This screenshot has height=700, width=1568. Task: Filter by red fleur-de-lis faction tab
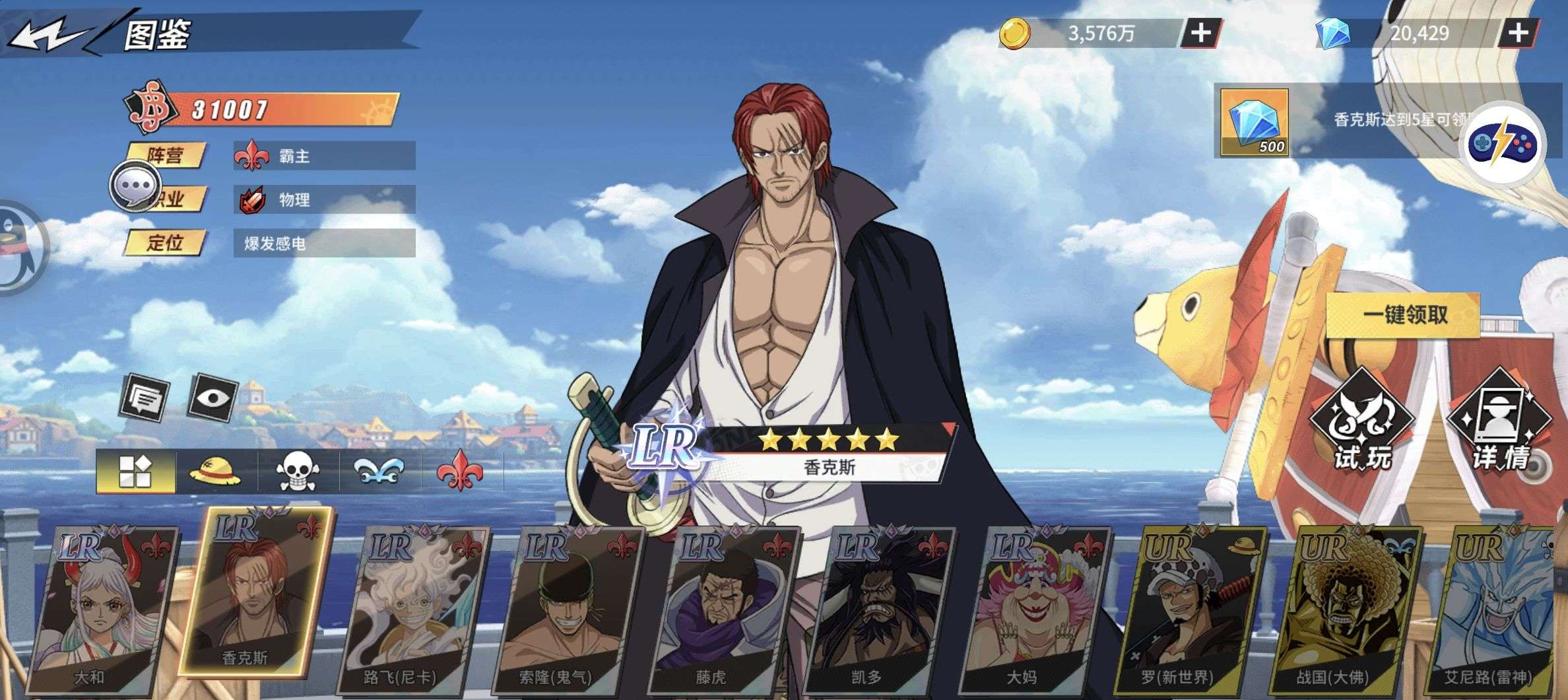(459, 472)
